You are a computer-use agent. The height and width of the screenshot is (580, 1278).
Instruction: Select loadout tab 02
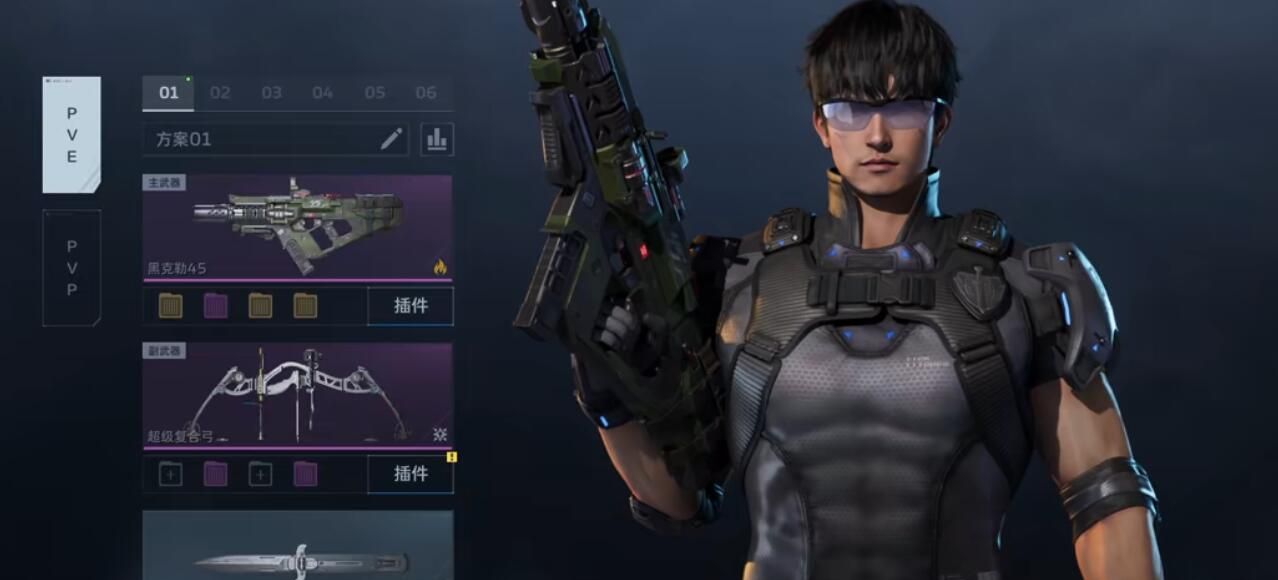point(220,93)
